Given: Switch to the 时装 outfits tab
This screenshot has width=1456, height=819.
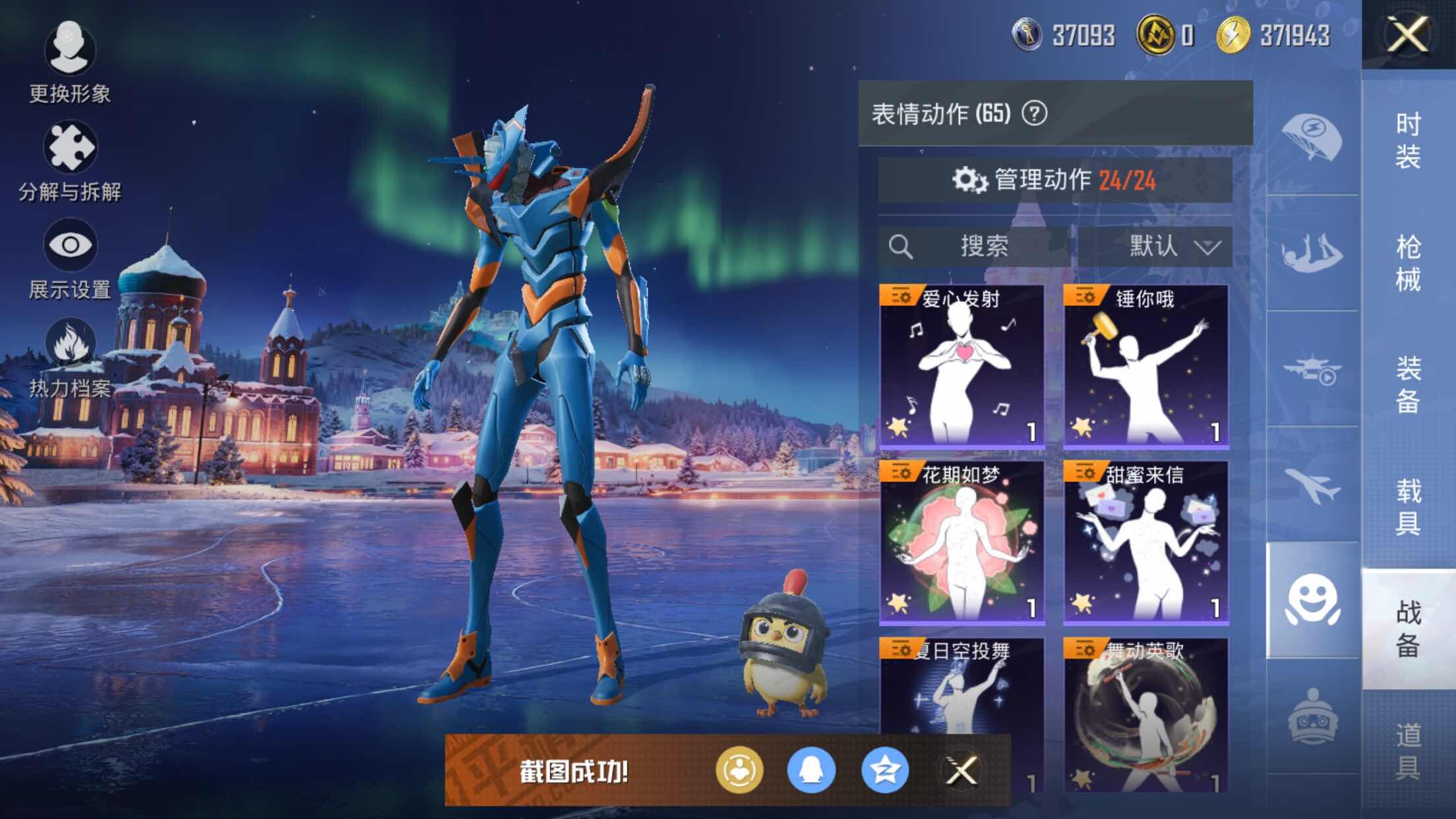Looking at the screenshot, I should 1408,140.
